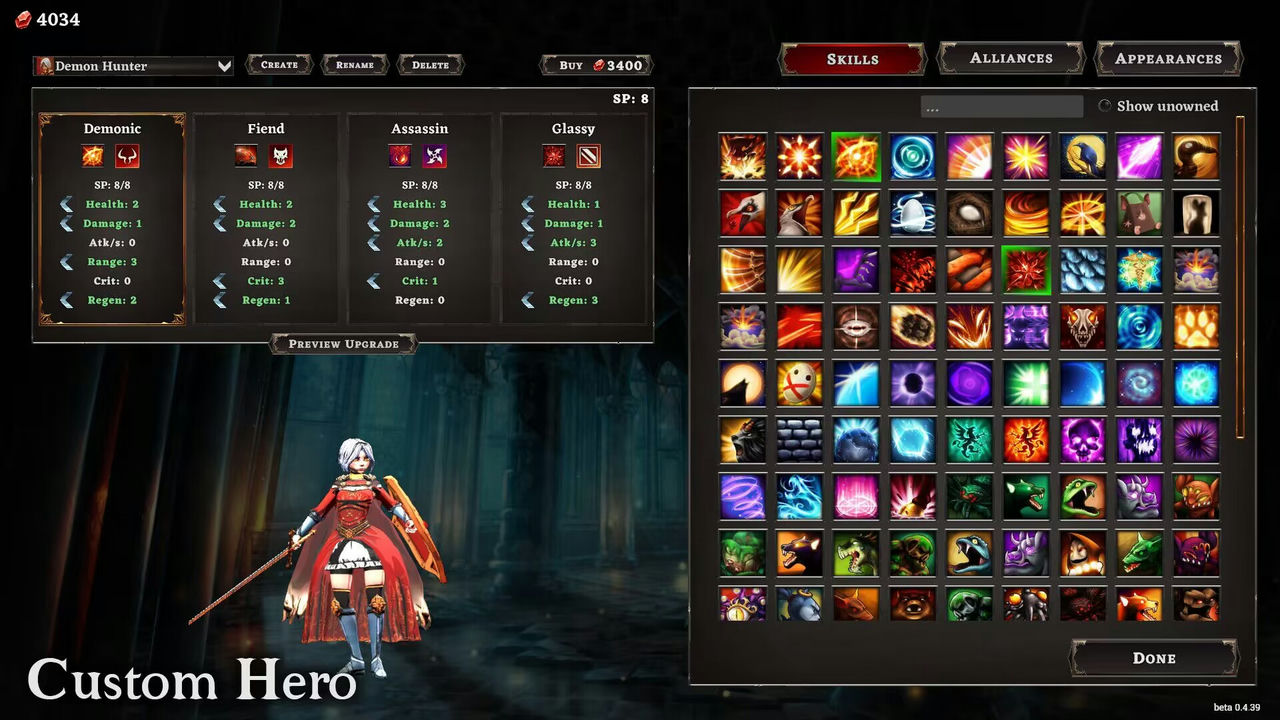Decrease Range on the Demonic build
The height and width of the screenshot is (720, 1280).
[x=67, y=262]
